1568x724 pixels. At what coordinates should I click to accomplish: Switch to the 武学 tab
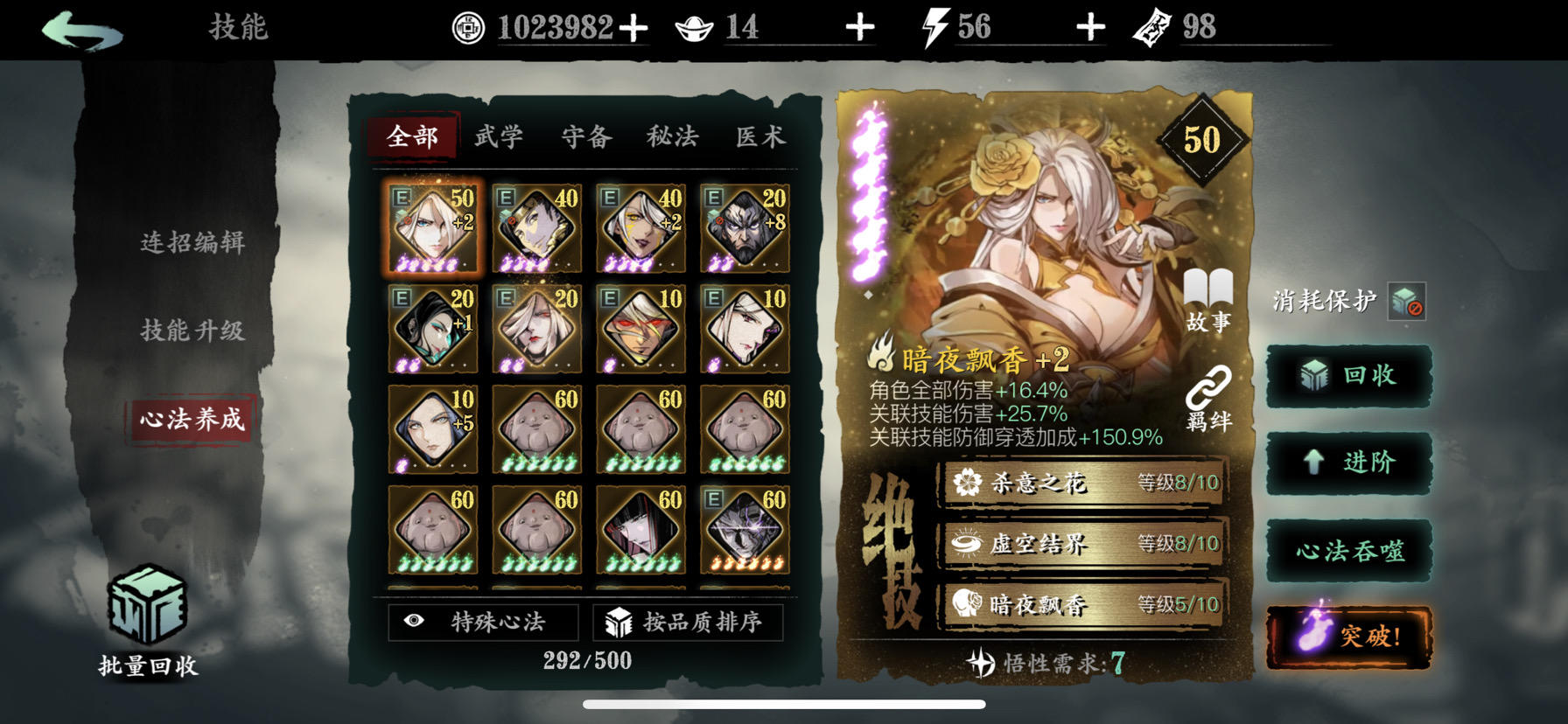click(498, 137)
